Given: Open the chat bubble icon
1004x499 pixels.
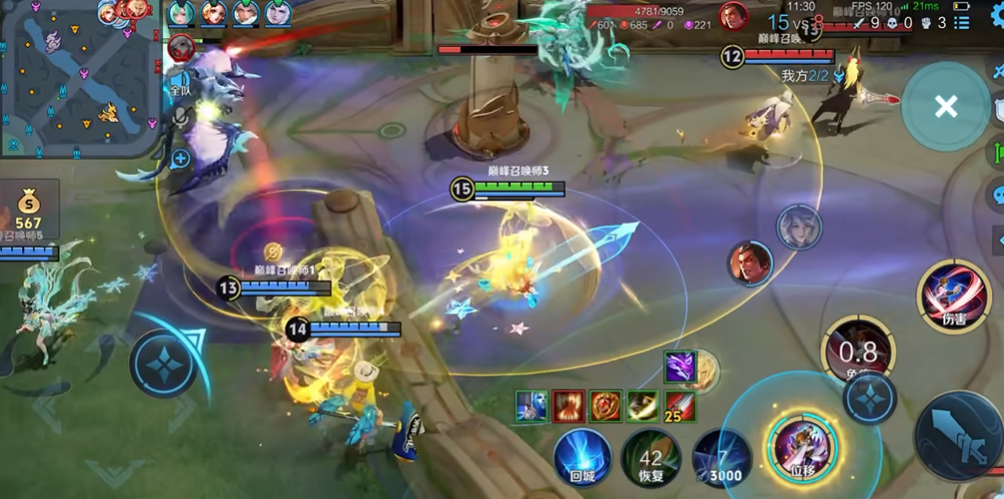Looking at the screenshot, I should click(x=997, y=195).
